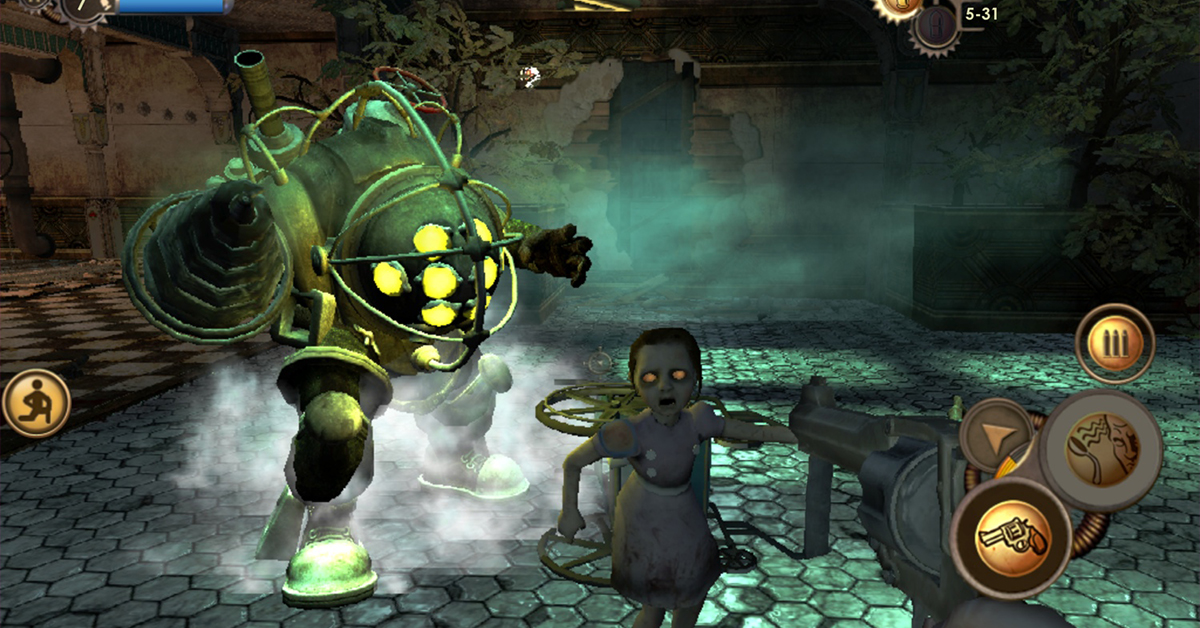Tap the crouch button

coord(36,402)
